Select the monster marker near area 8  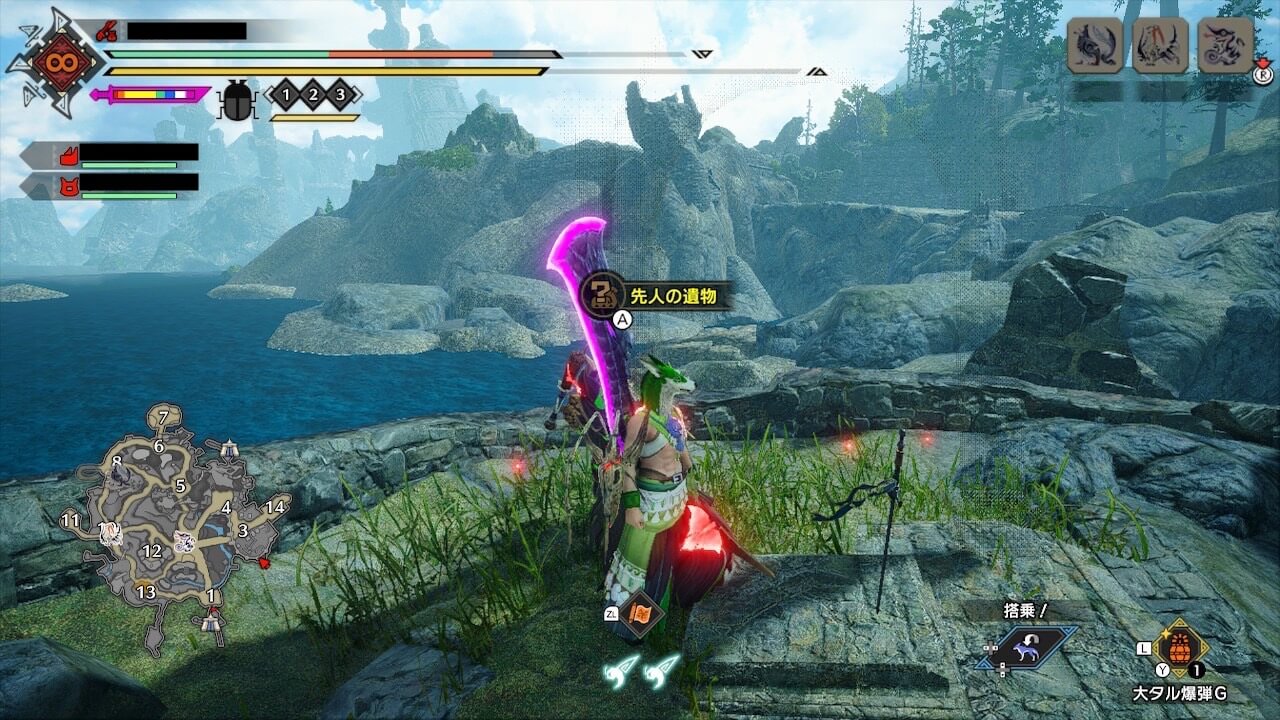[120, 475]
